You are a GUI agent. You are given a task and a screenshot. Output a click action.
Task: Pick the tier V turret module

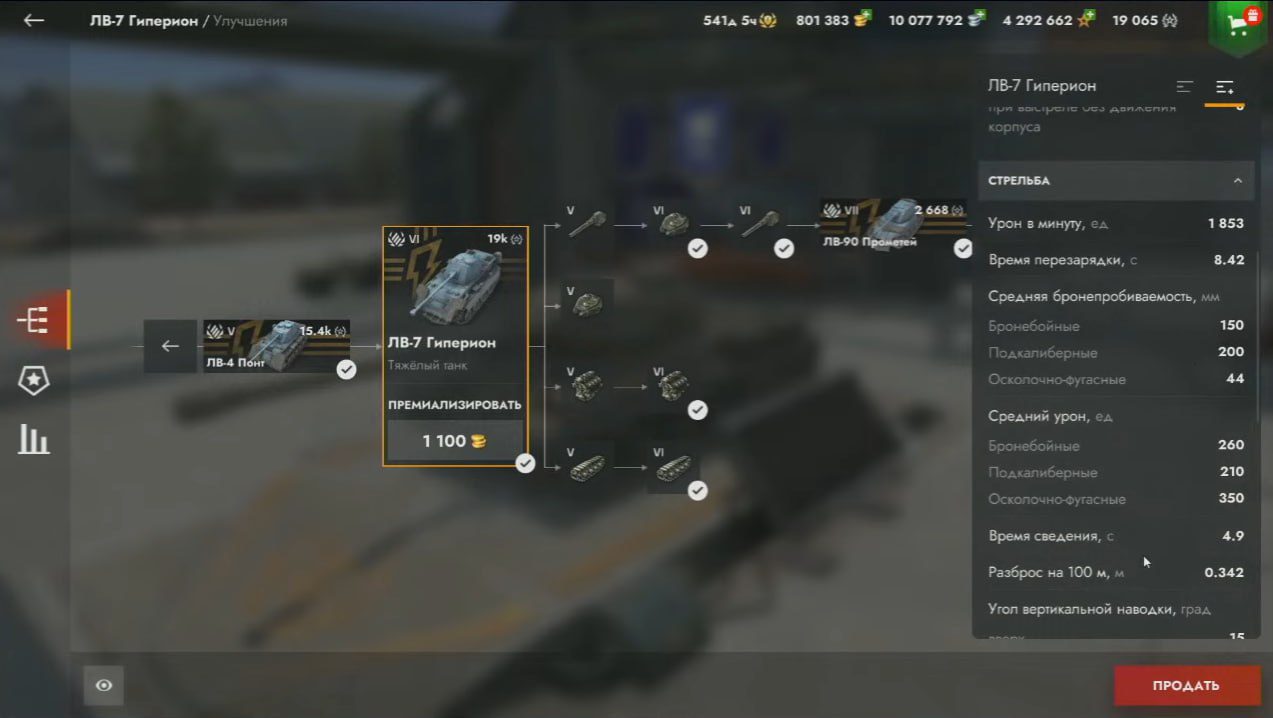(x=587, y=304)
